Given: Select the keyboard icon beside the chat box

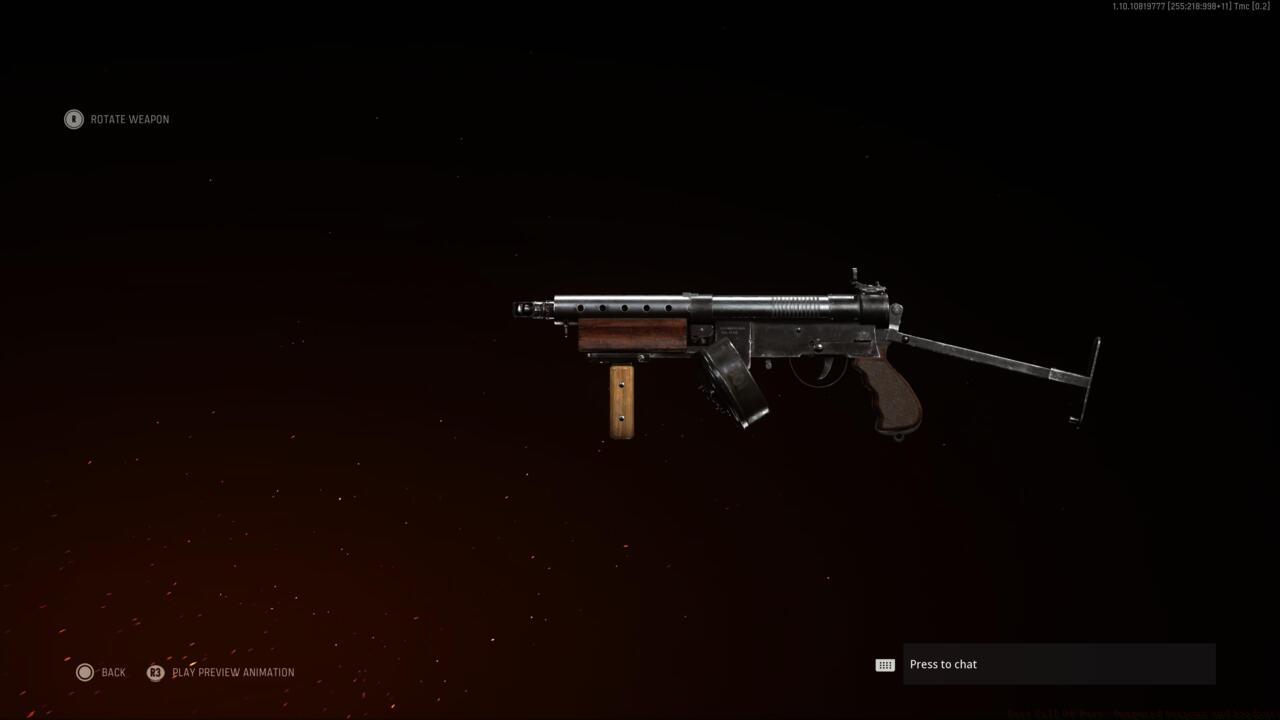Looking at the screenshot, I should 884,664.
